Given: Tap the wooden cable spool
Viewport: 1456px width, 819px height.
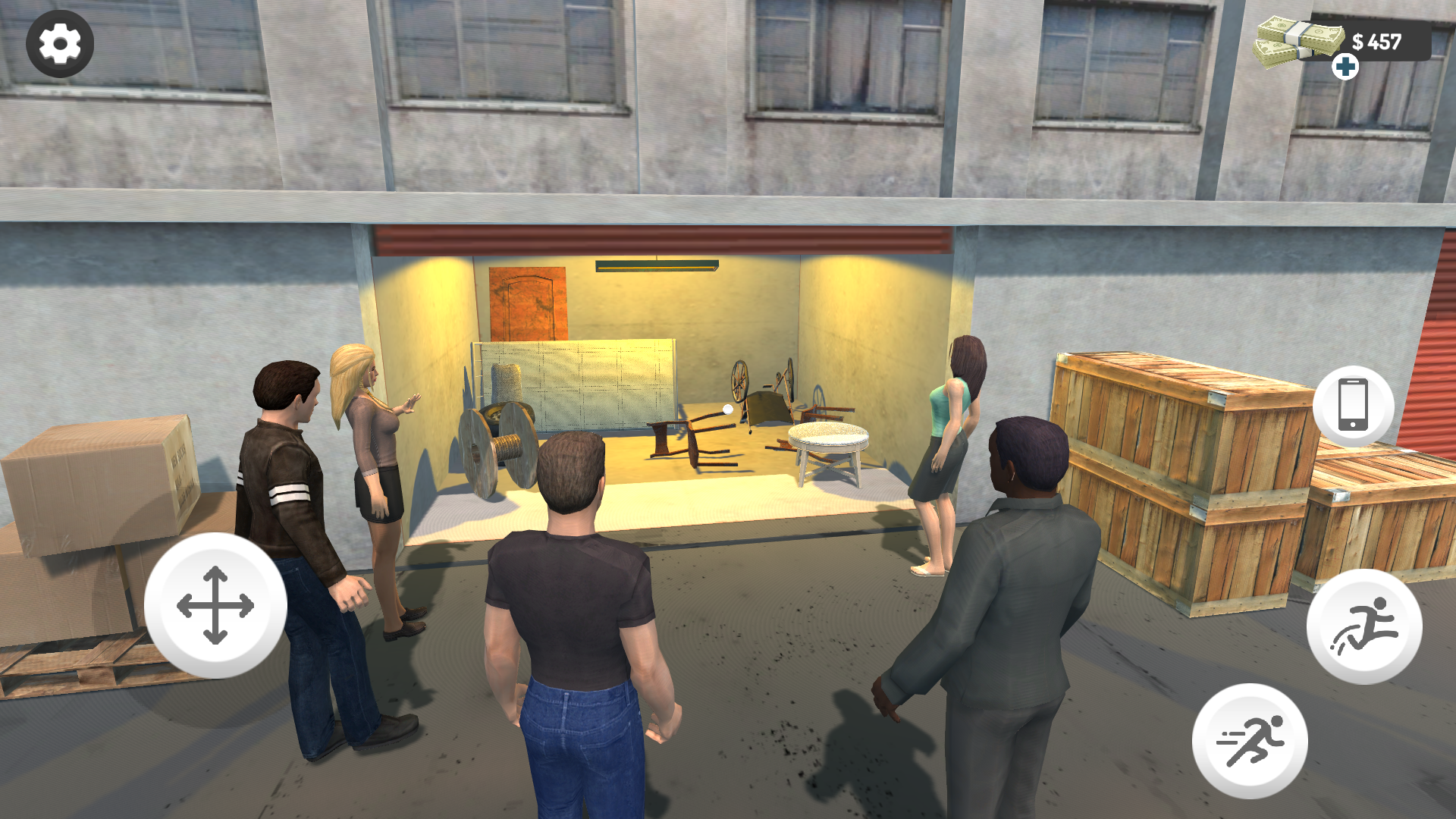Looking at the screenshot, I should (497, 447).
